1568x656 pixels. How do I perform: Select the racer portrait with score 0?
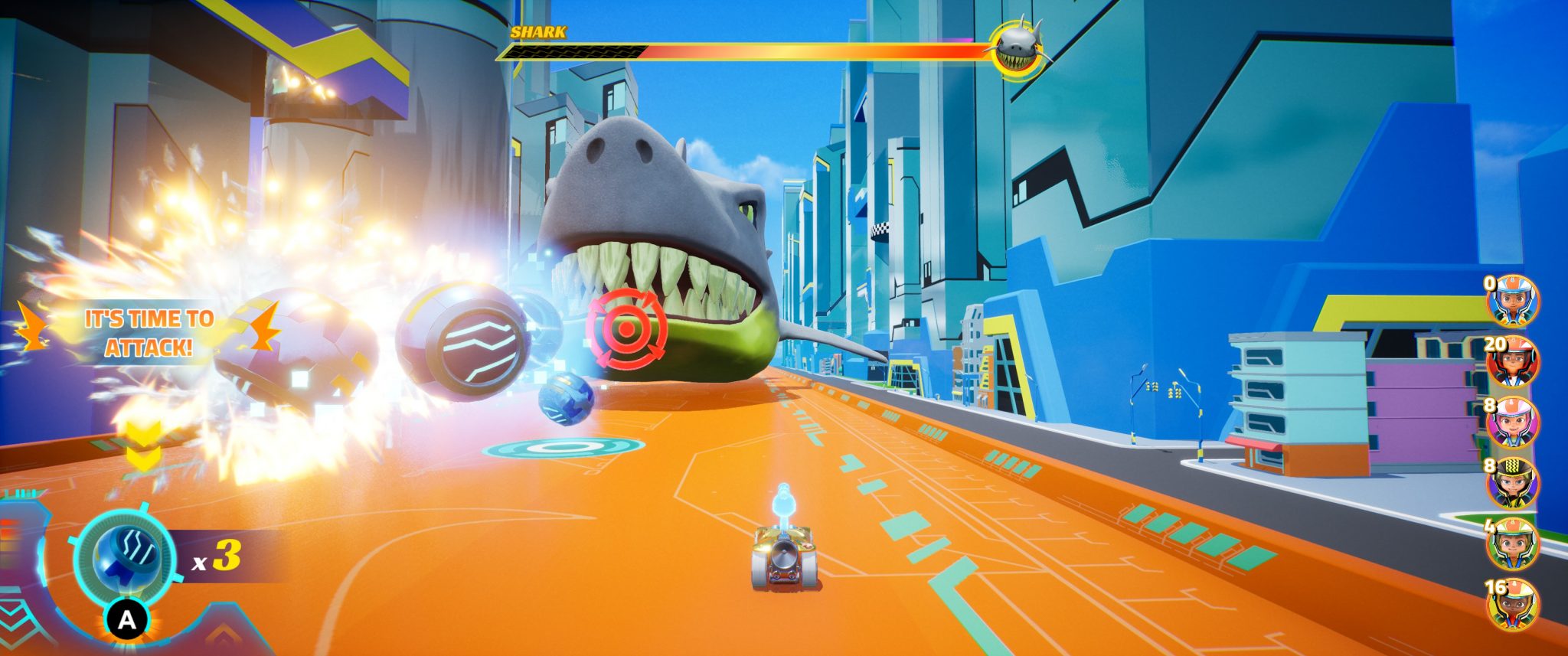coord(1513,301)
